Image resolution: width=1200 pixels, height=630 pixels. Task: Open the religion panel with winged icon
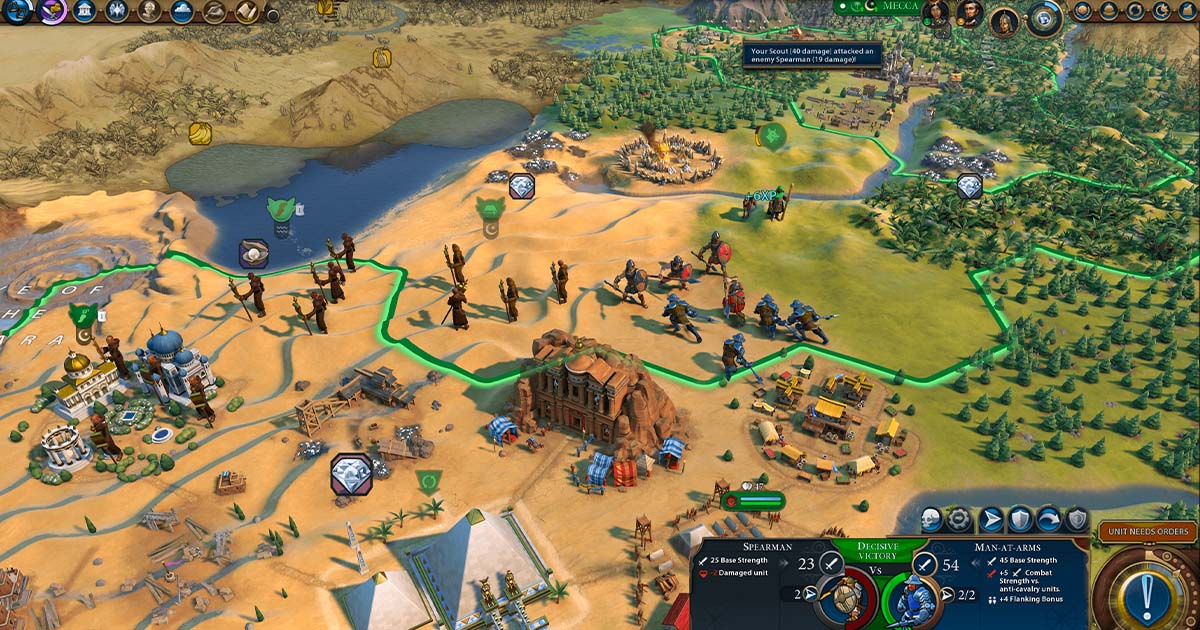pyautogui.click(x=117, y=11)
